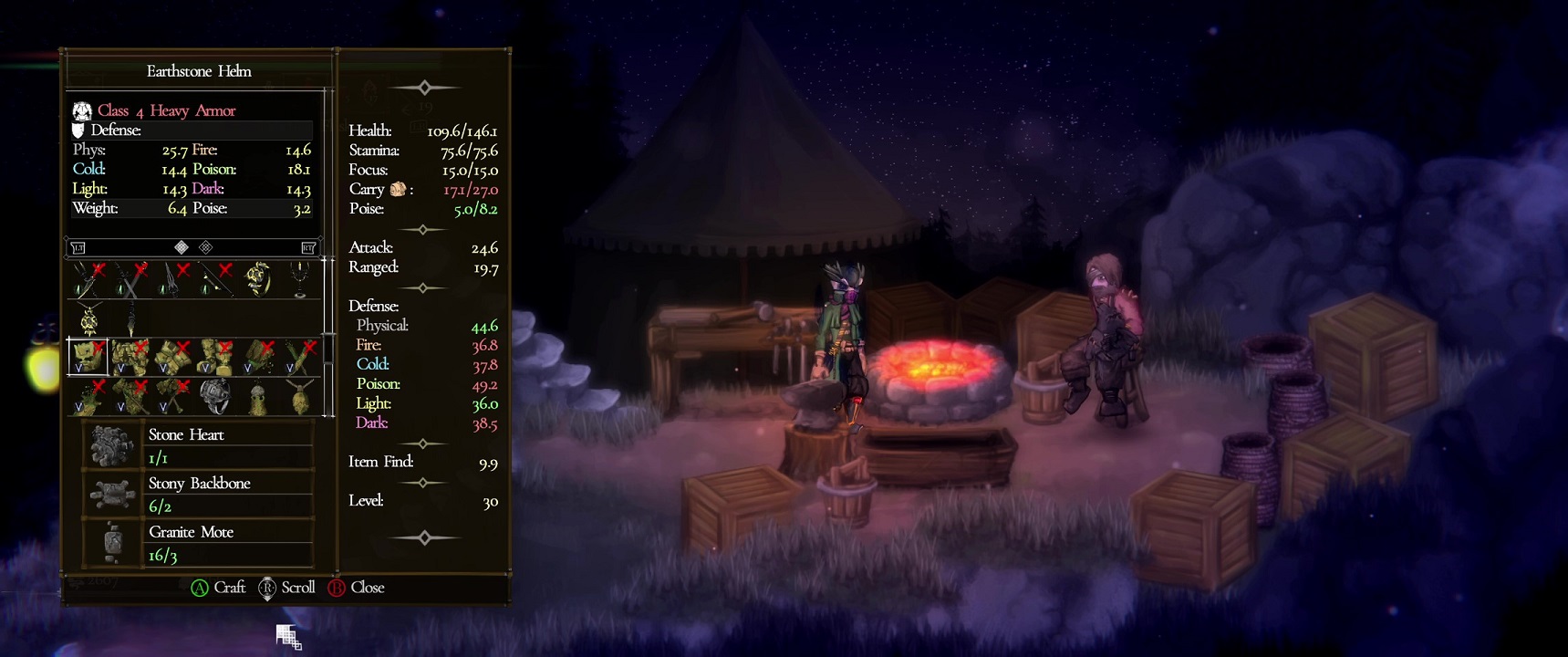Screen dimensions: 1568x657
Task: Pick the candelabra recipe slot
Action: coord(299,279)
